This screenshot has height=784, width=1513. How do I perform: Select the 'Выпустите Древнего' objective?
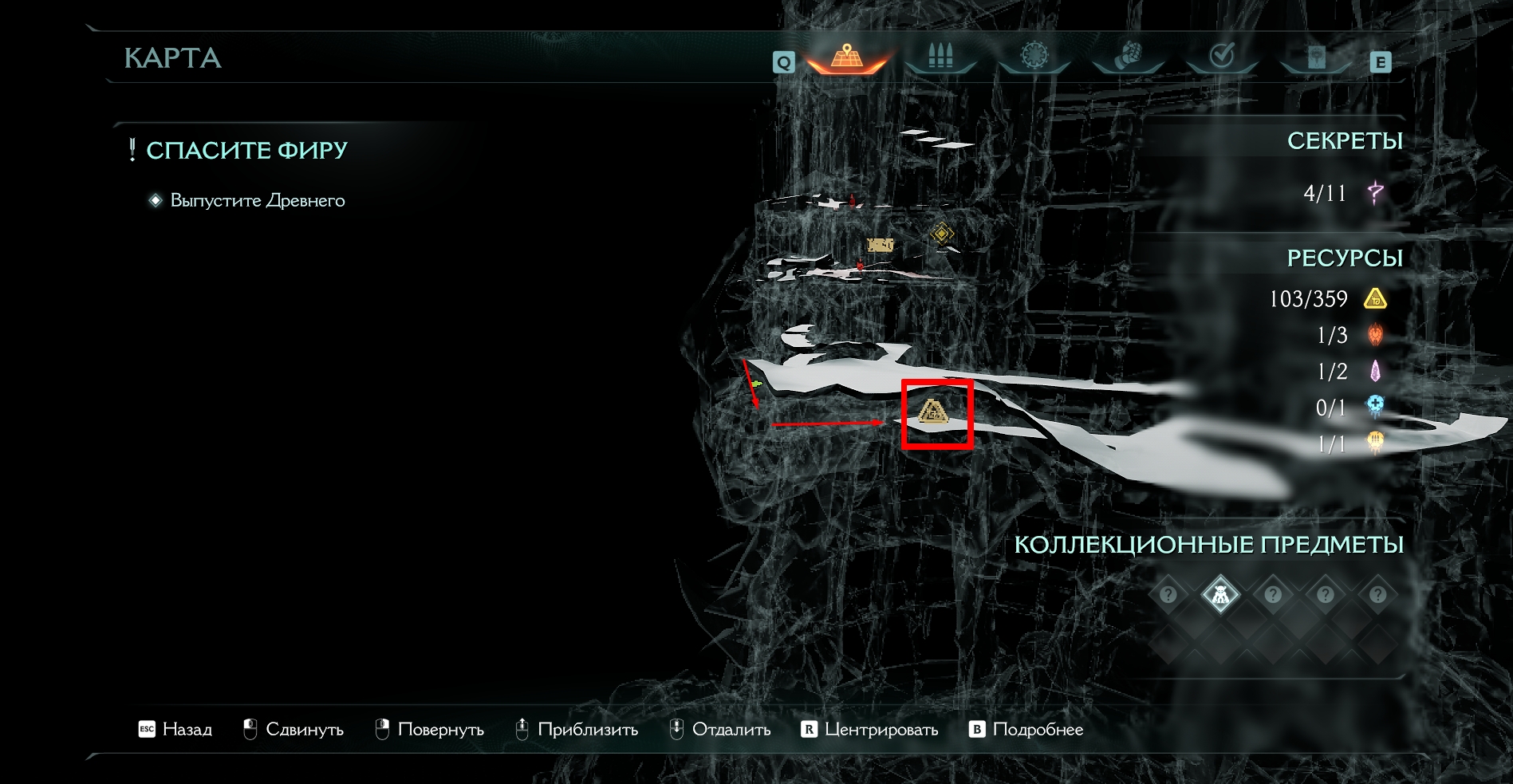(257, 200)
